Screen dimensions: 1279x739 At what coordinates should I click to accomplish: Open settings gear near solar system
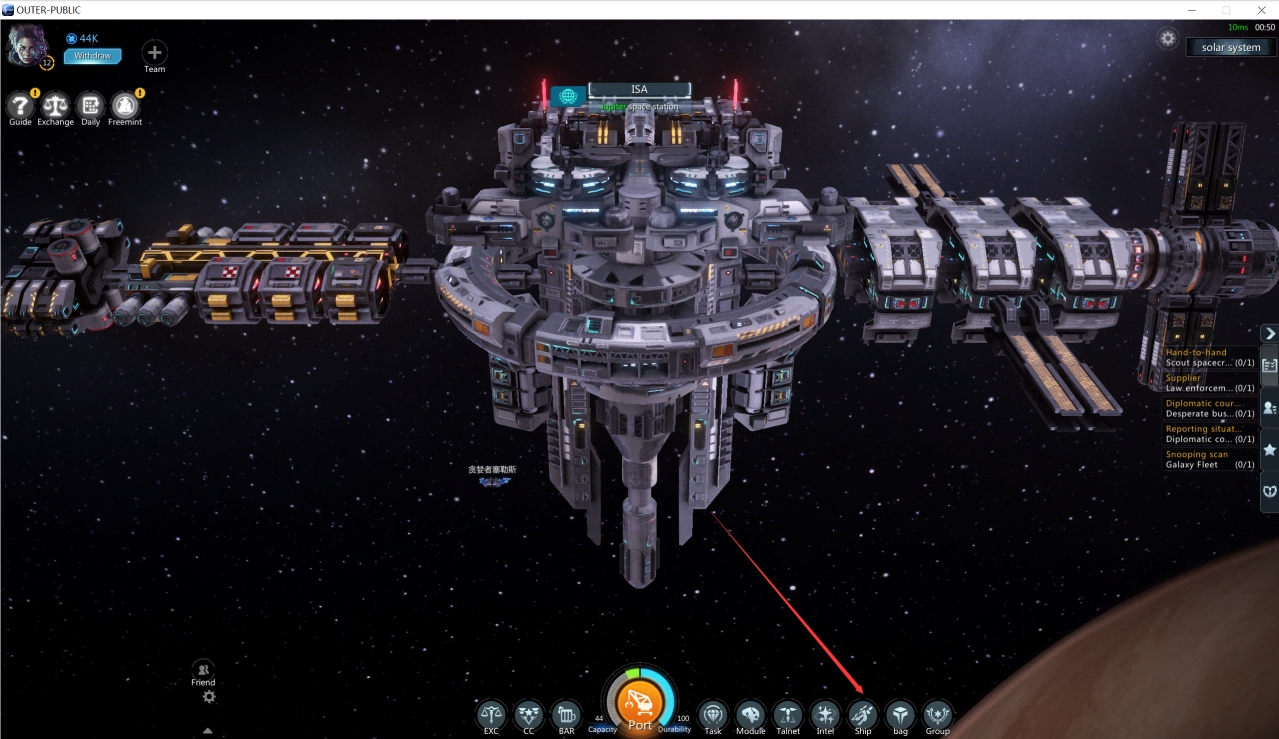(x=1167, y=39)
